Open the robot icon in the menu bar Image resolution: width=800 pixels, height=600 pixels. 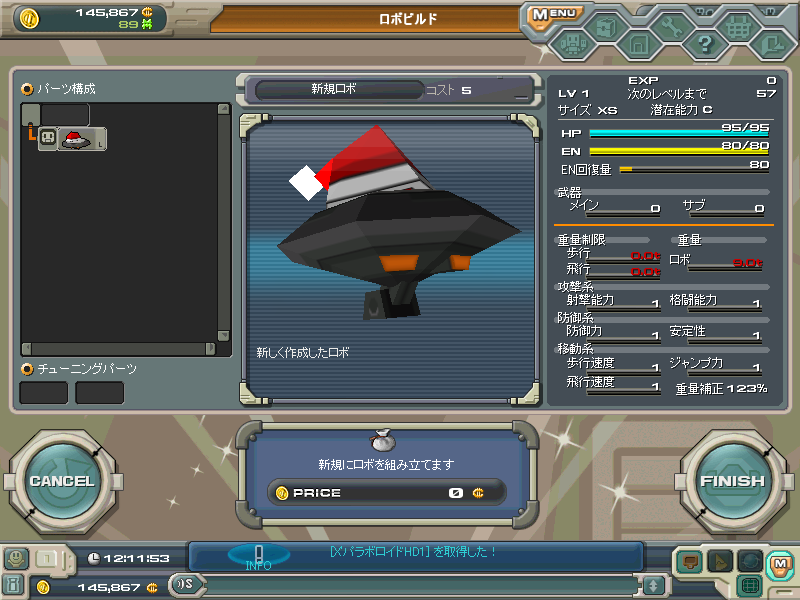(574, 43)
